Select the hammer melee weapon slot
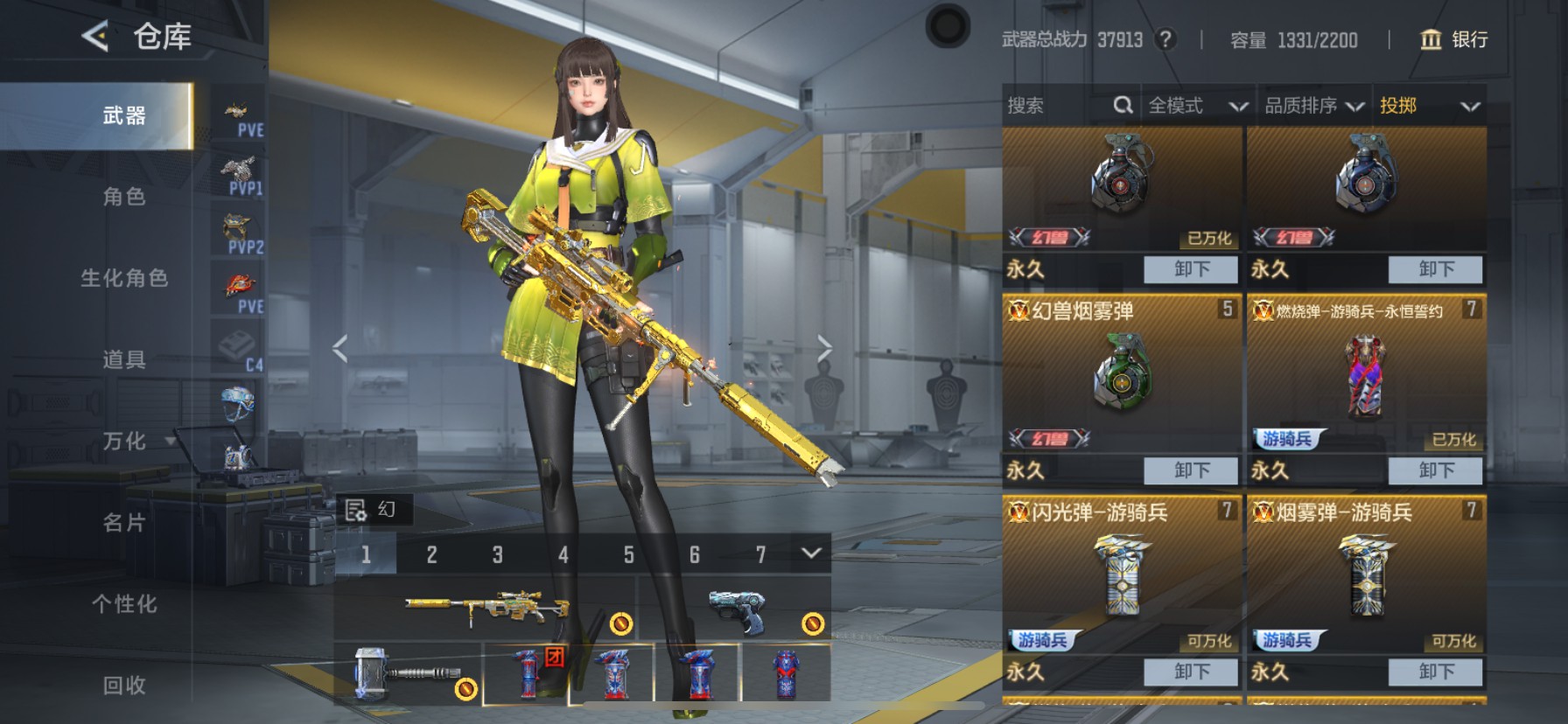This screenshot has height=724, width=1568. (x=407, y=673)
